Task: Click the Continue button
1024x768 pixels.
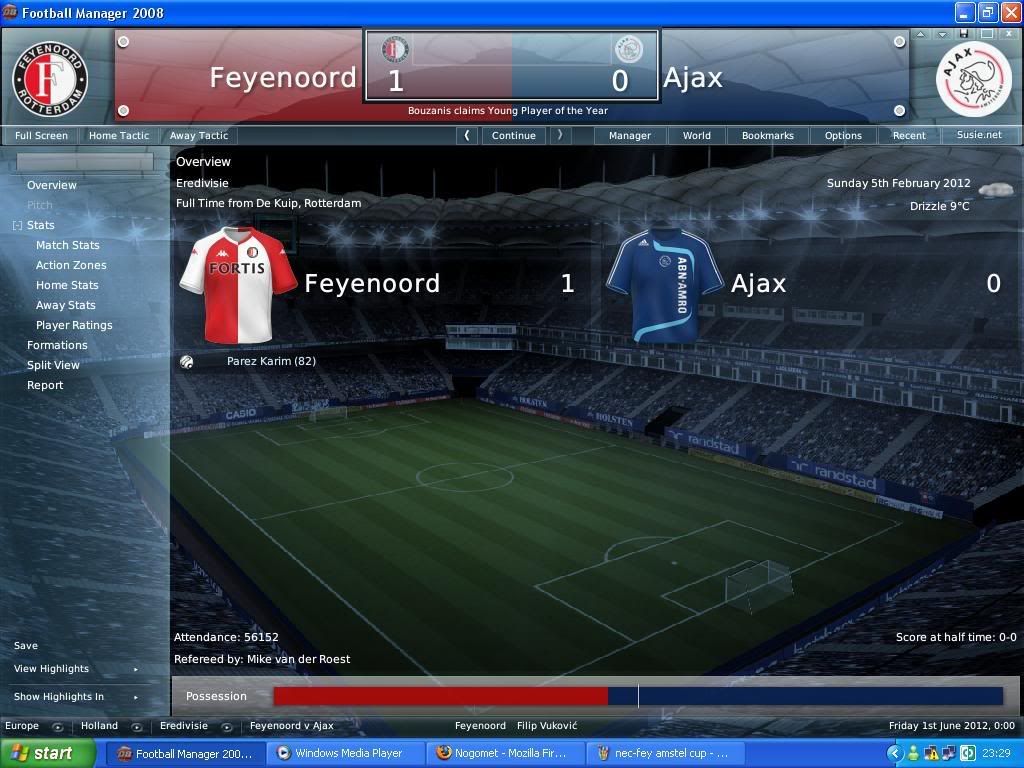Action: pyautogui.click(x=514, y=135)
